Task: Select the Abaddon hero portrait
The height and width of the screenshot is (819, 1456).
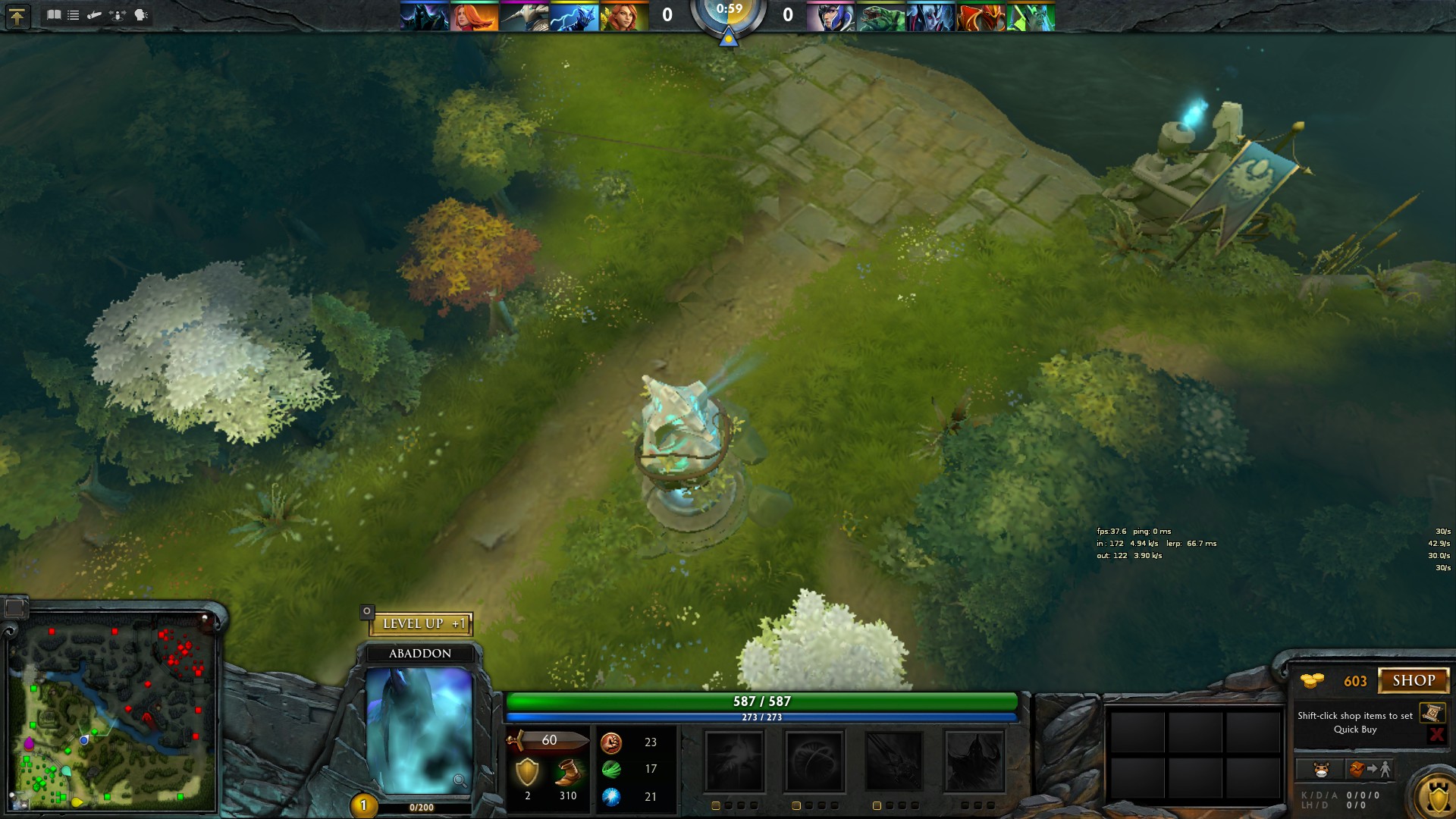Action: (419, 730)
